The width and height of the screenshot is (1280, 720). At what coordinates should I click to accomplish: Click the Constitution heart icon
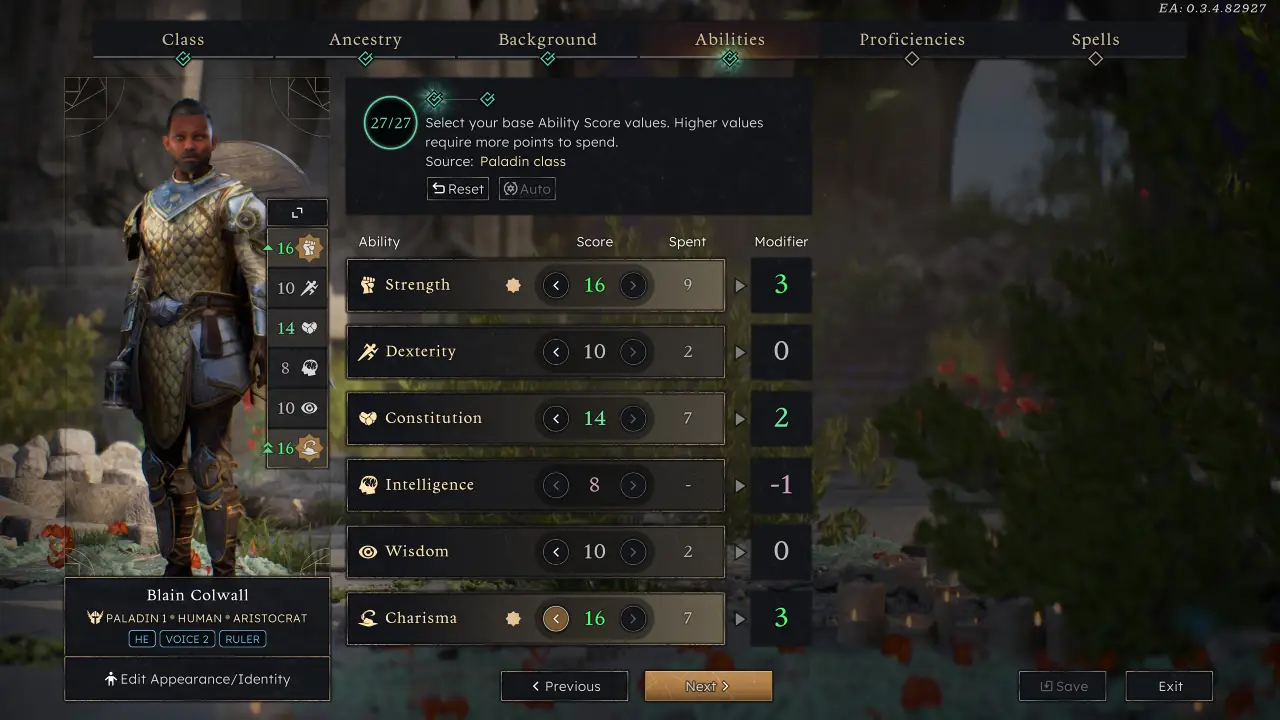(x=368, y=418)
